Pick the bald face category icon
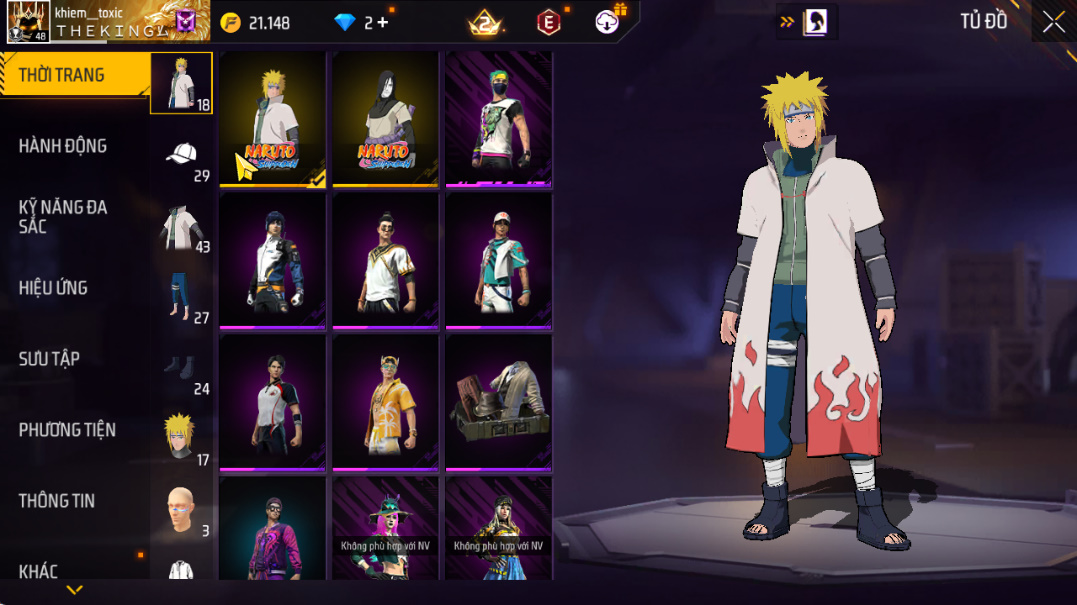Screen dimensions: 1077x605 (x=182, y=510)
